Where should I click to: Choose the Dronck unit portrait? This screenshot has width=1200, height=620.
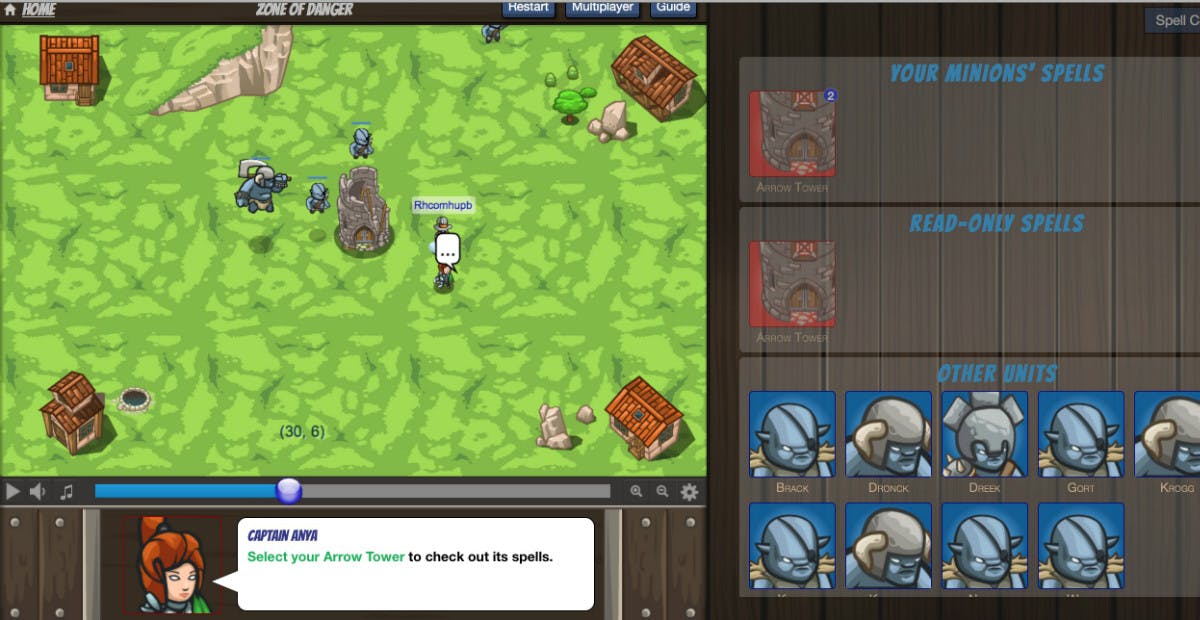888,434
